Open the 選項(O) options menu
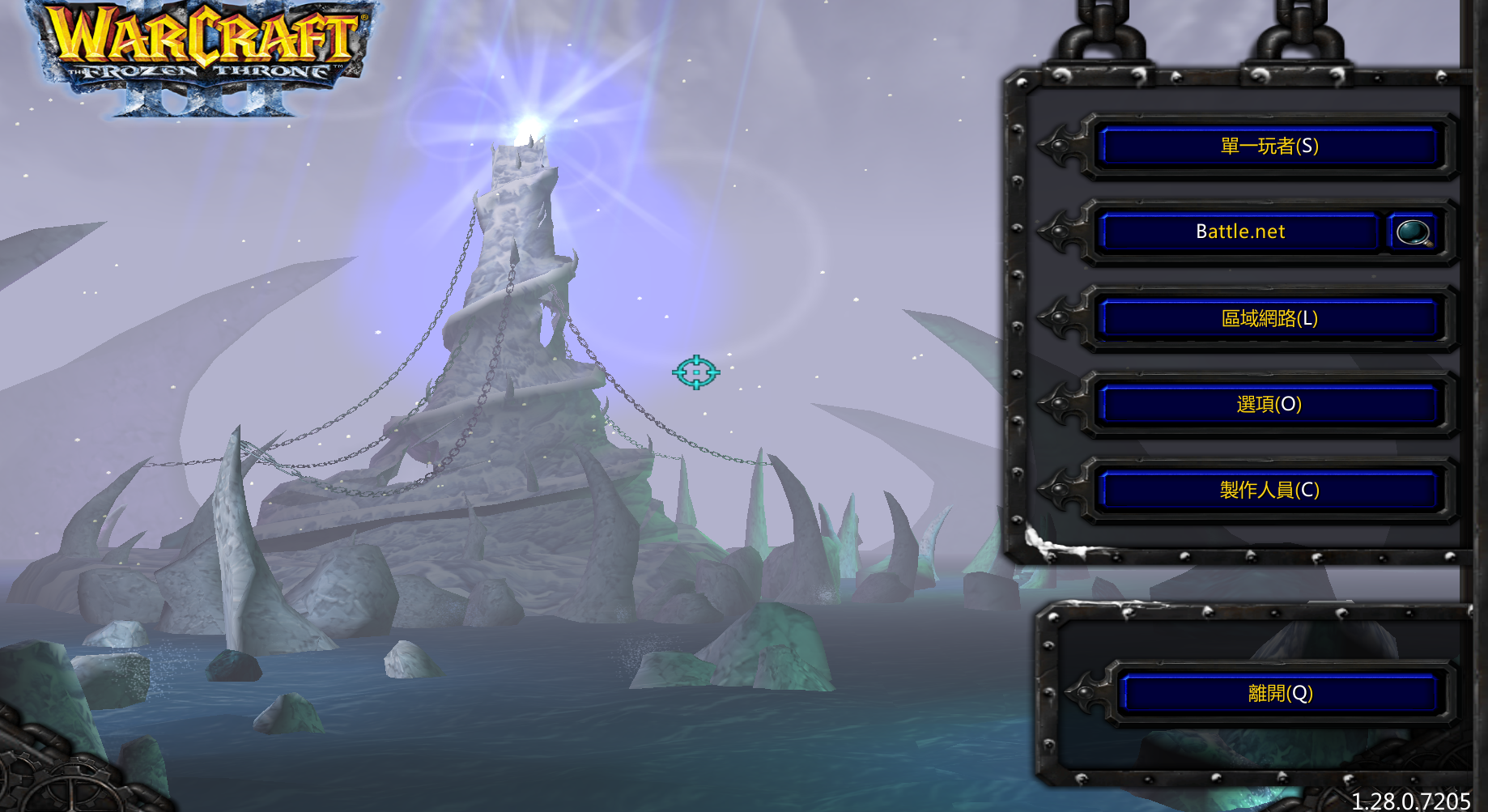The width and height of the screenshot is (1488, 812). (x=1269, y=404)
